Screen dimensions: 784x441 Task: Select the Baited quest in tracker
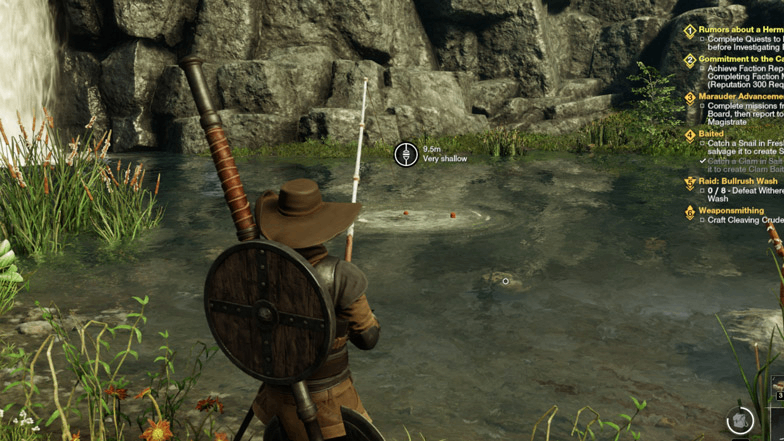(x=711, y=134)
